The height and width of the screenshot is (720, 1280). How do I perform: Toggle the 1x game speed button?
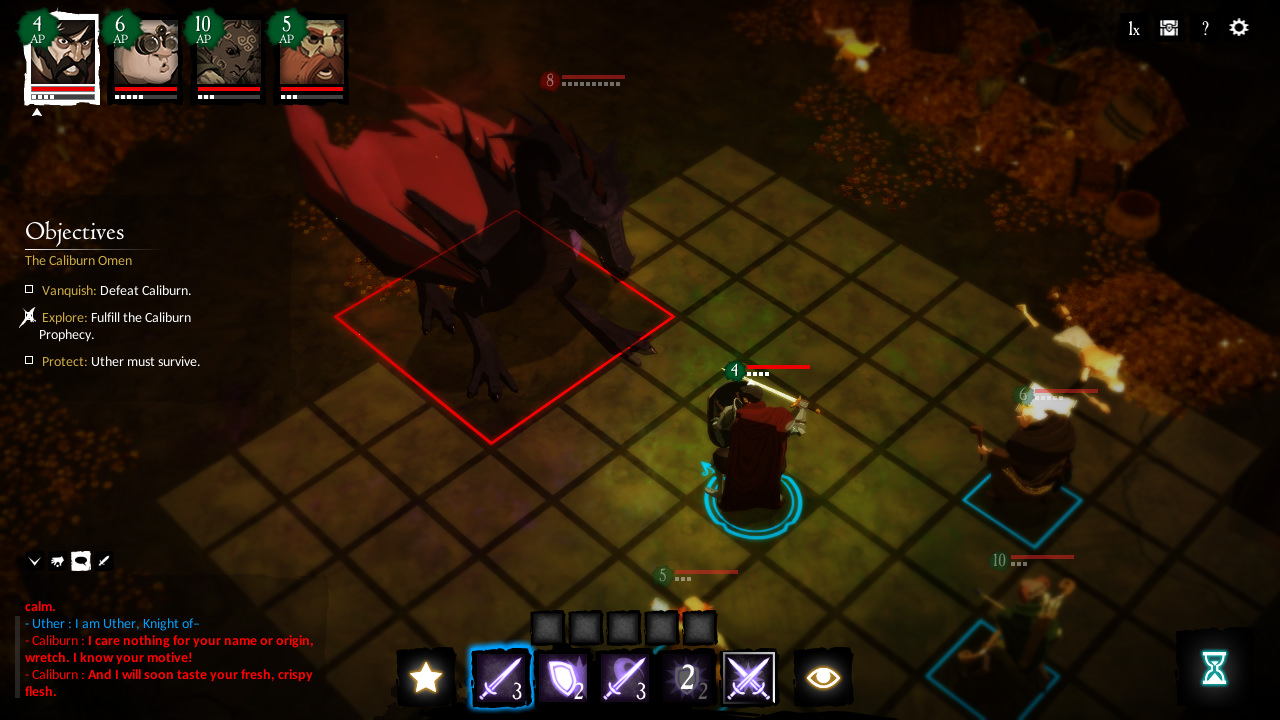tap(1134, 29)
